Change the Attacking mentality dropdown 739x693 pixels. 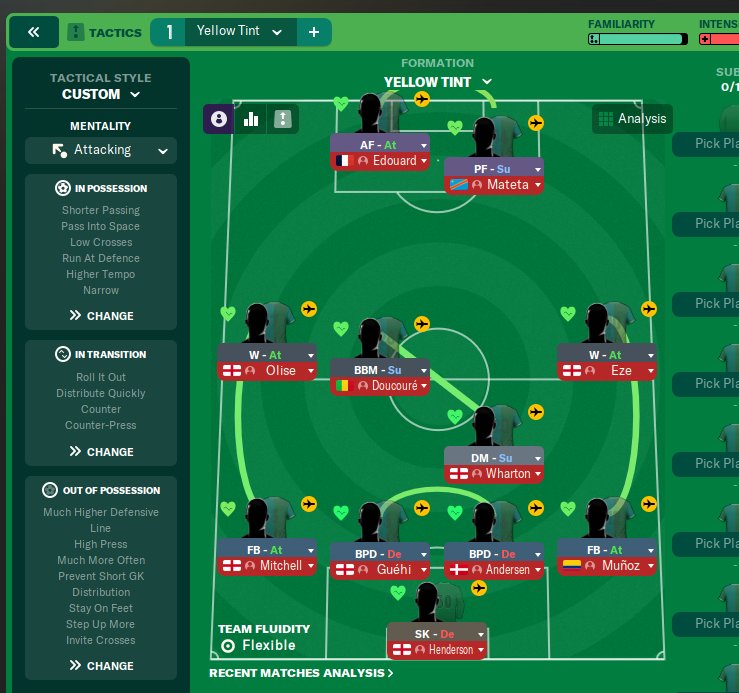(x=101, y=150)
